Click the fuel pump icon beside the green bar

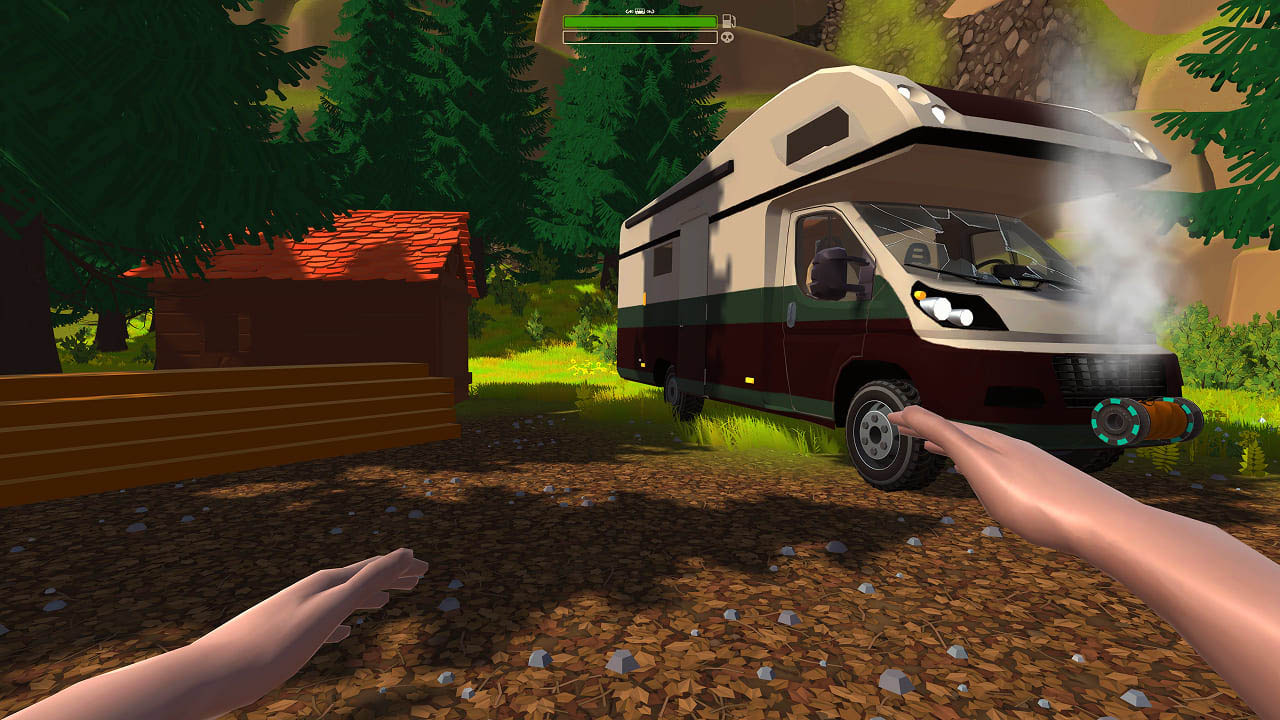coord(730,21)
